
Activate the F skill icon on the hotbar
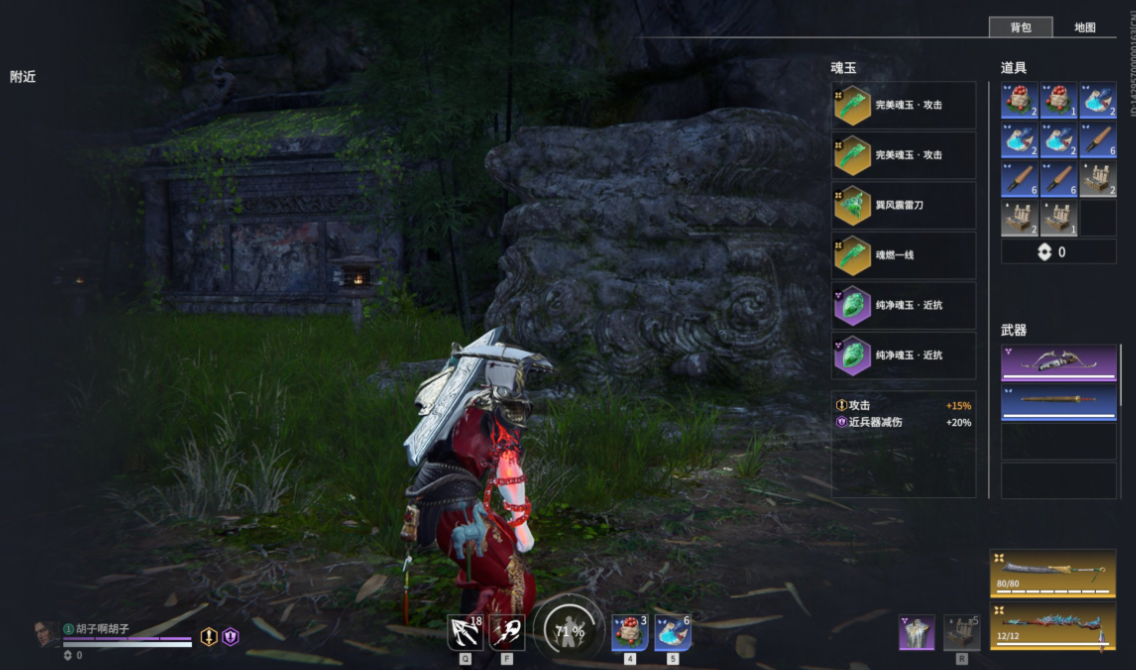point(507,632)
